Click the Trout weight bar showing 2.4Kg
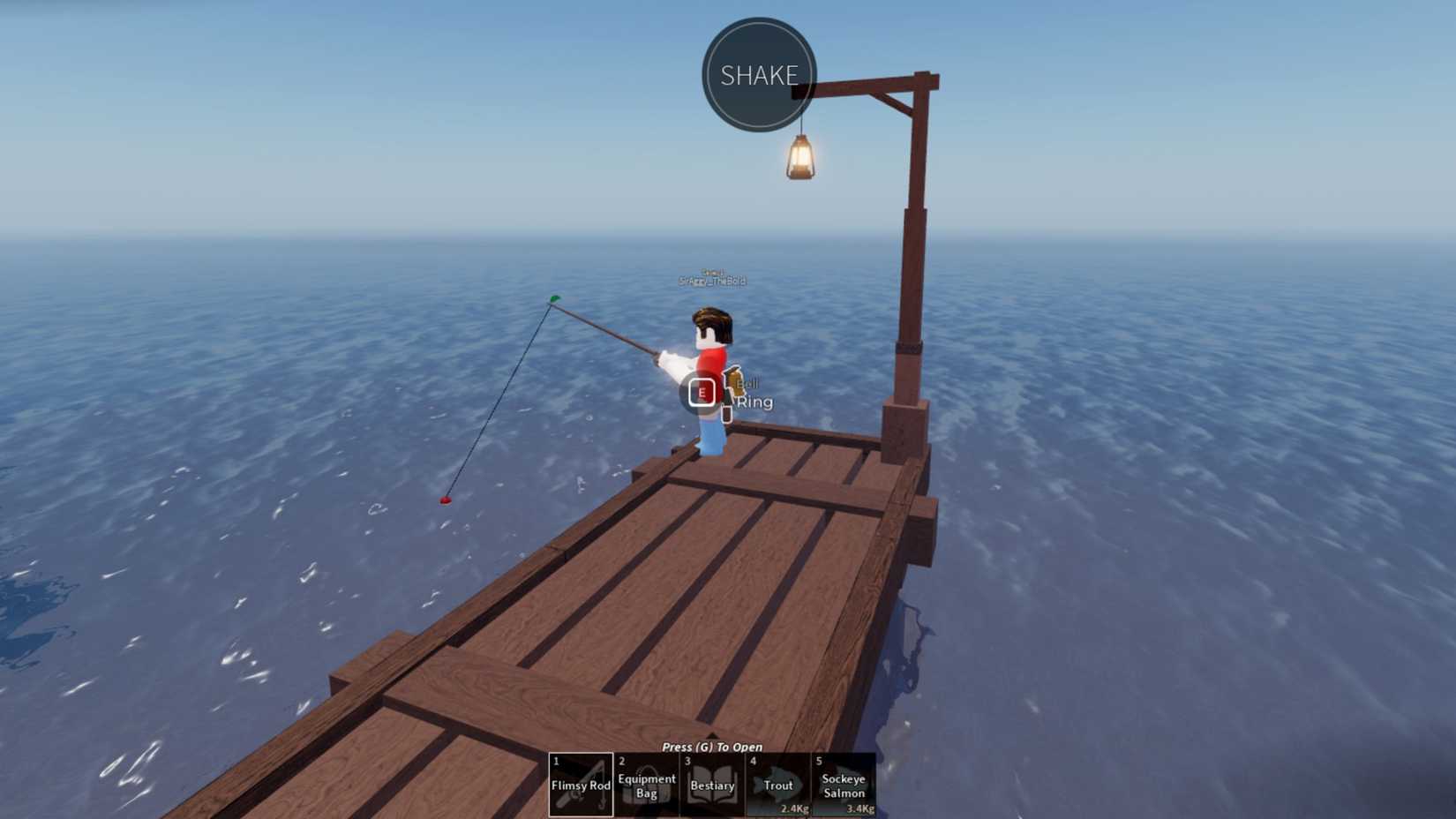The image size is (1456, 819). pyautogui.click(x=792, y=807)
